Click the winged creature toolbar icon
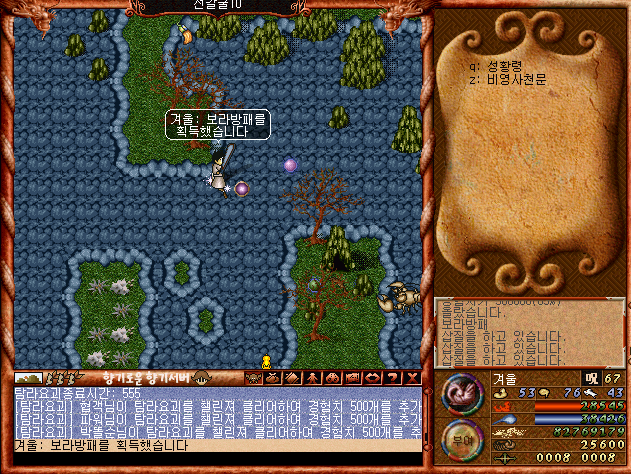Viewport: 631px width, 474px height. click(x=254, y=378)
